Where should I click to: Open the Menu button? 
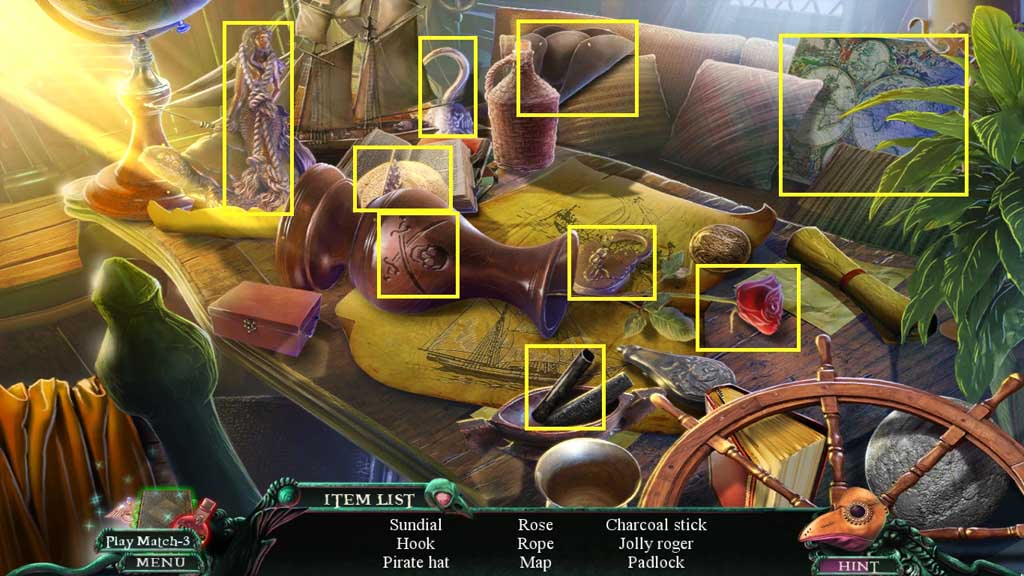click(153, 563)
